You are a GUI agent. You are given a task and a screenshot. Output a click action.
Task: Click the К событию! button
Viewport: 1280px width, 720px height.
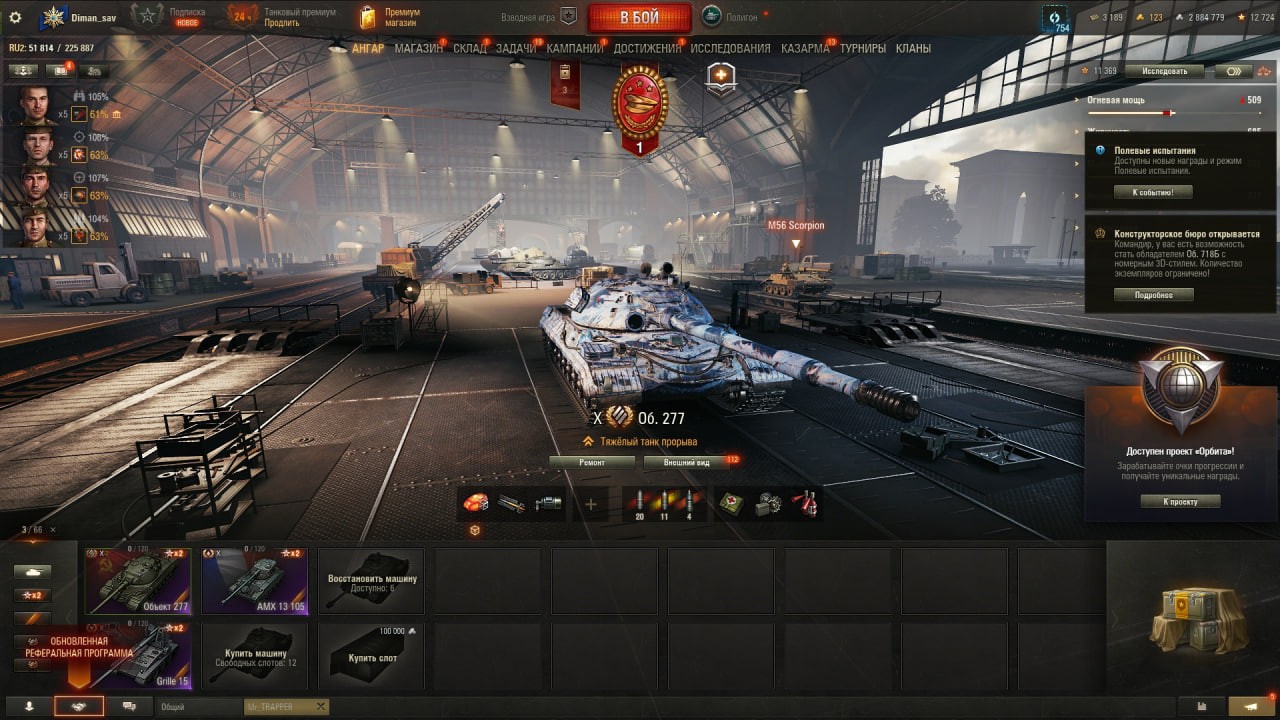[1153, 192]
